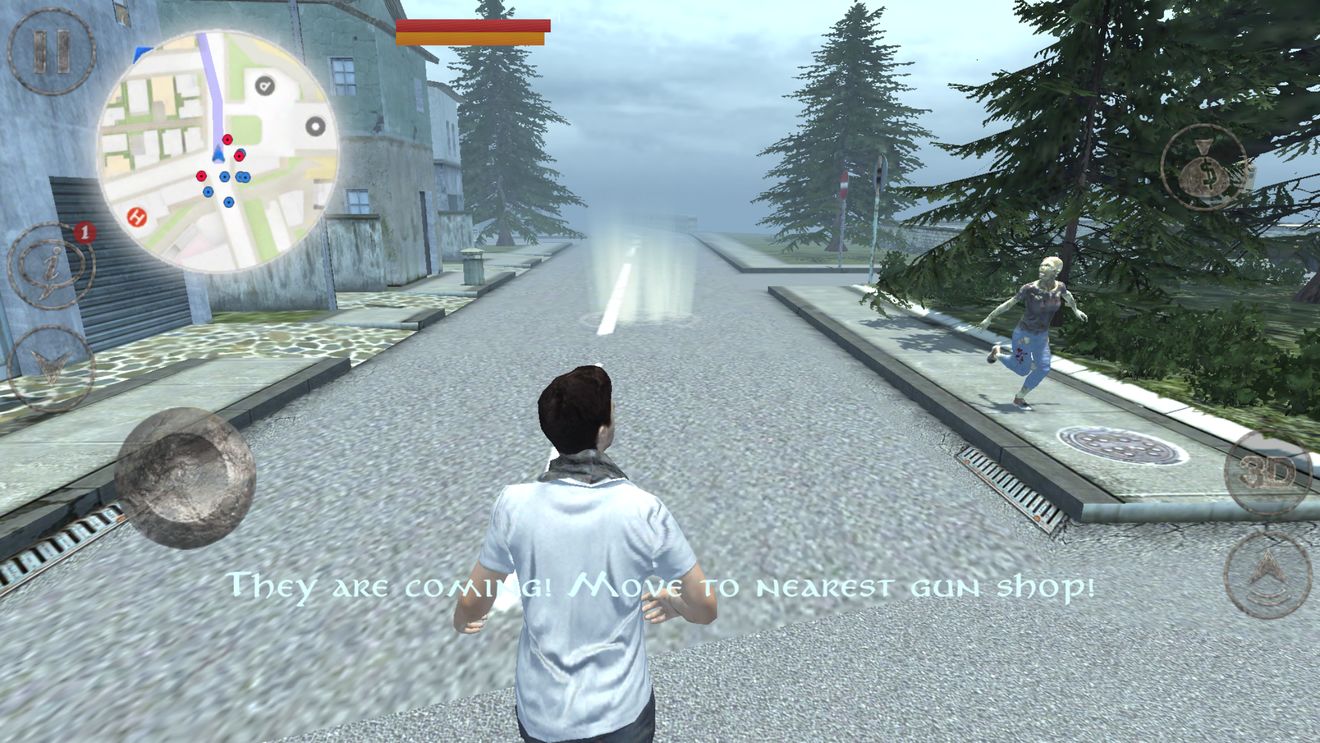Activate the upward chevron action button

(1267, 574)
